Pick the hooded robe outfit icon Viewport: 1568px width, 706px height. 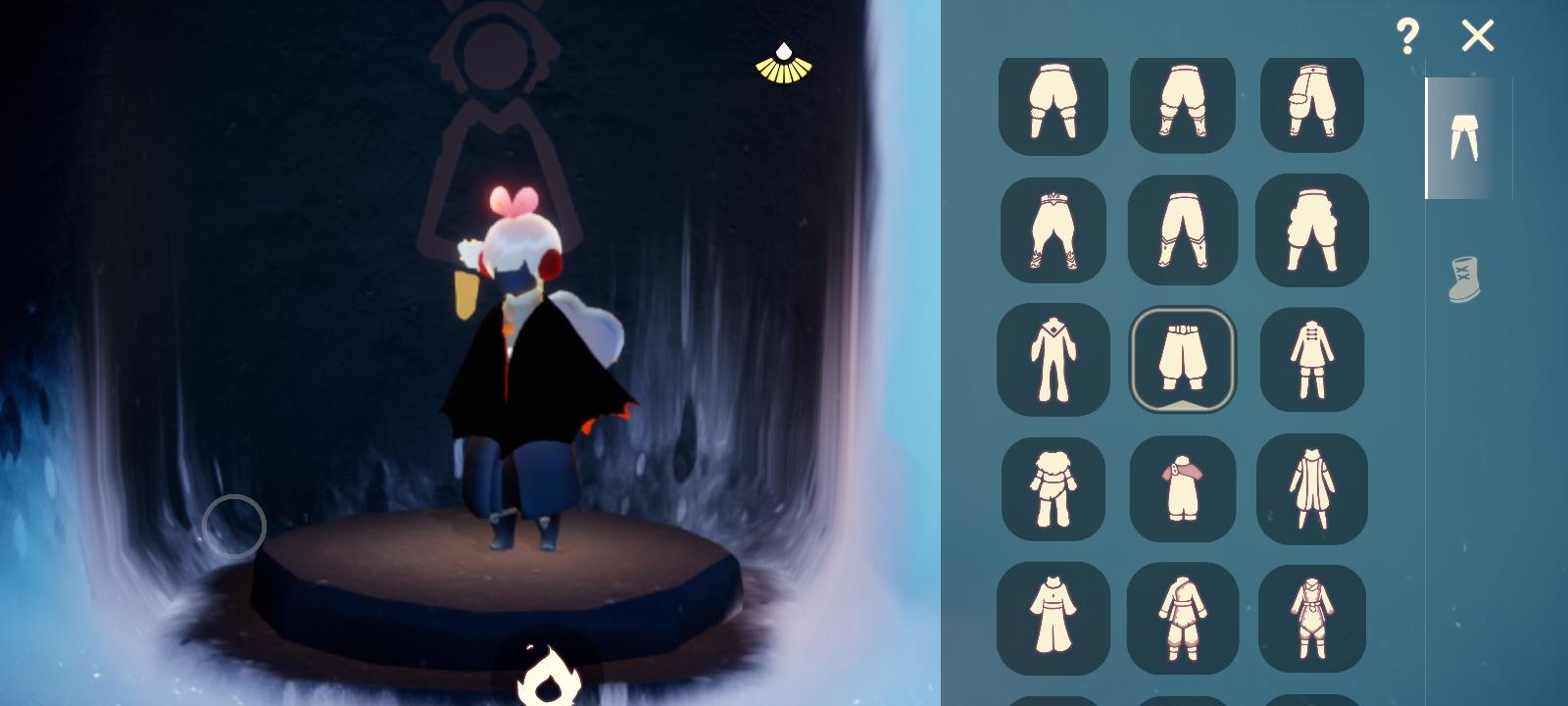click(x=1311, y=487)
